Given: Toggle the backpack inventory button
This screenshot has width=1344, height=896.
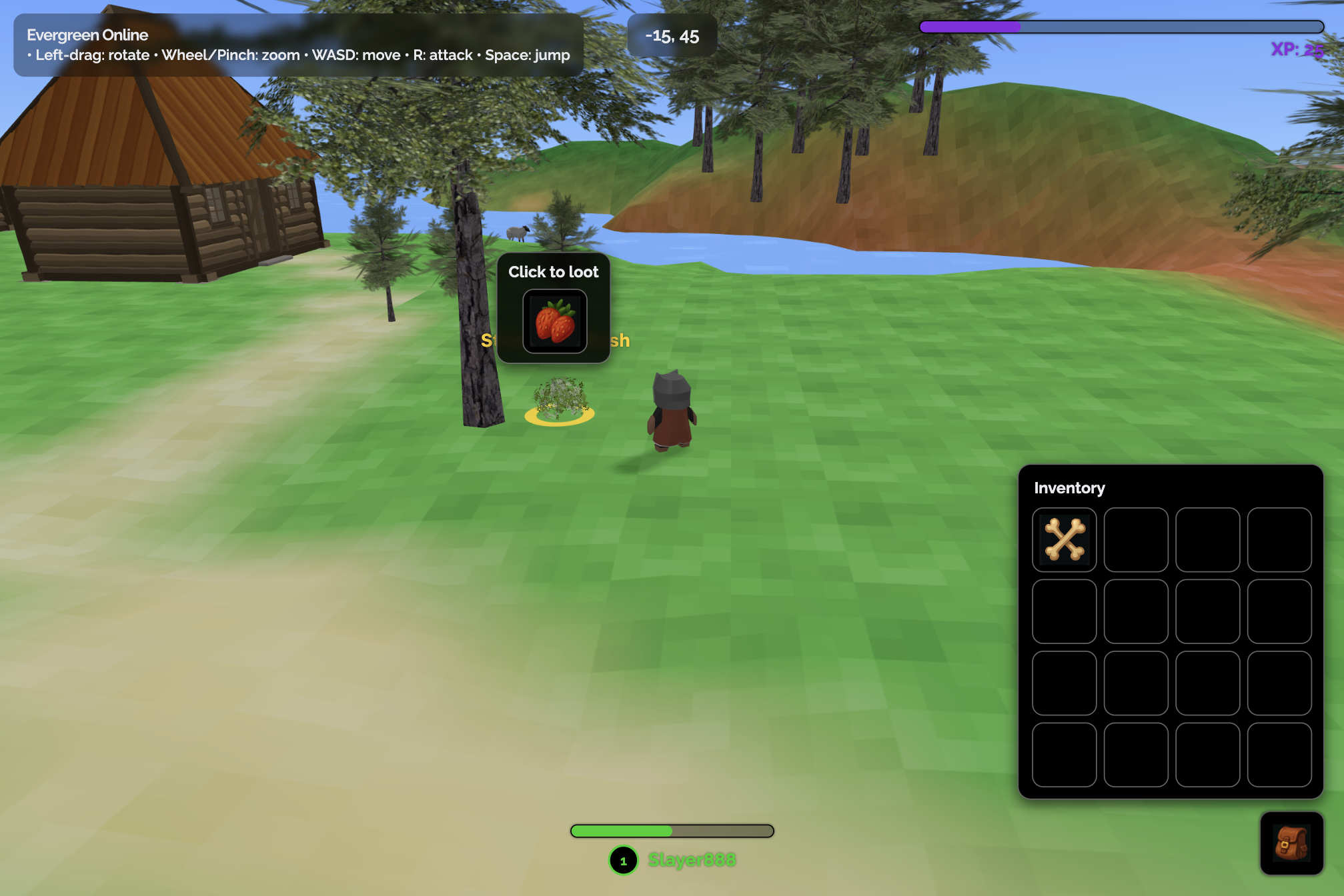Looking at the screenshot, I should click(x=1291, y=843).
